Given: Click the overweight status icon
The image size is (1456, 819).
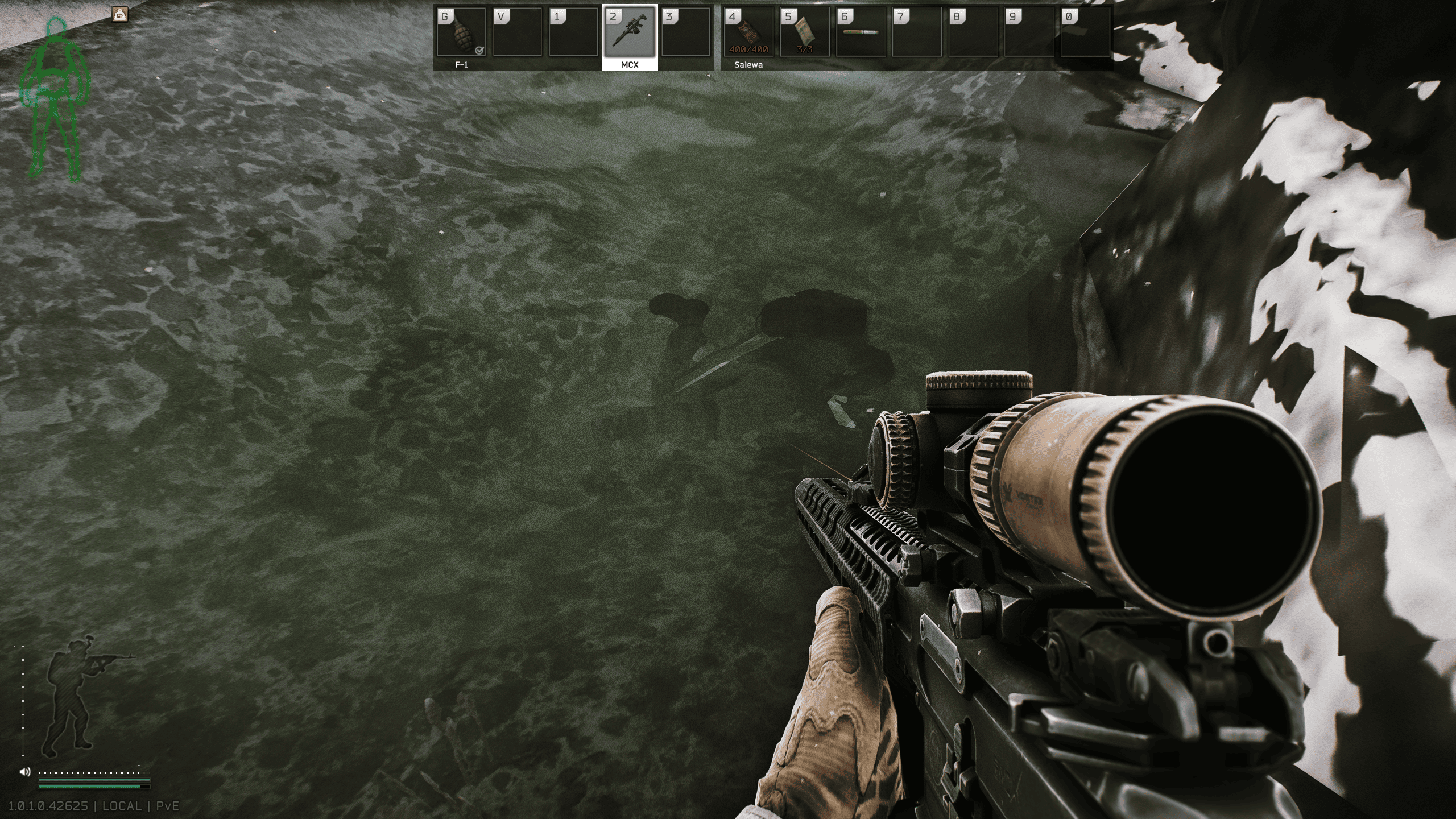Looking at the screenshot, I should coord(120,15).
